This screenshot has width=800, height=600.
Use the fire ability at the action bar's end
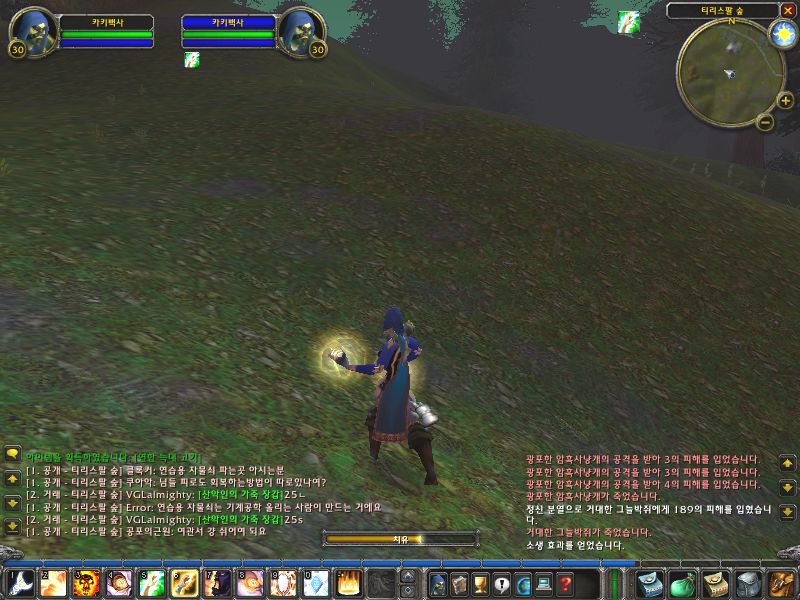(348, 582)
